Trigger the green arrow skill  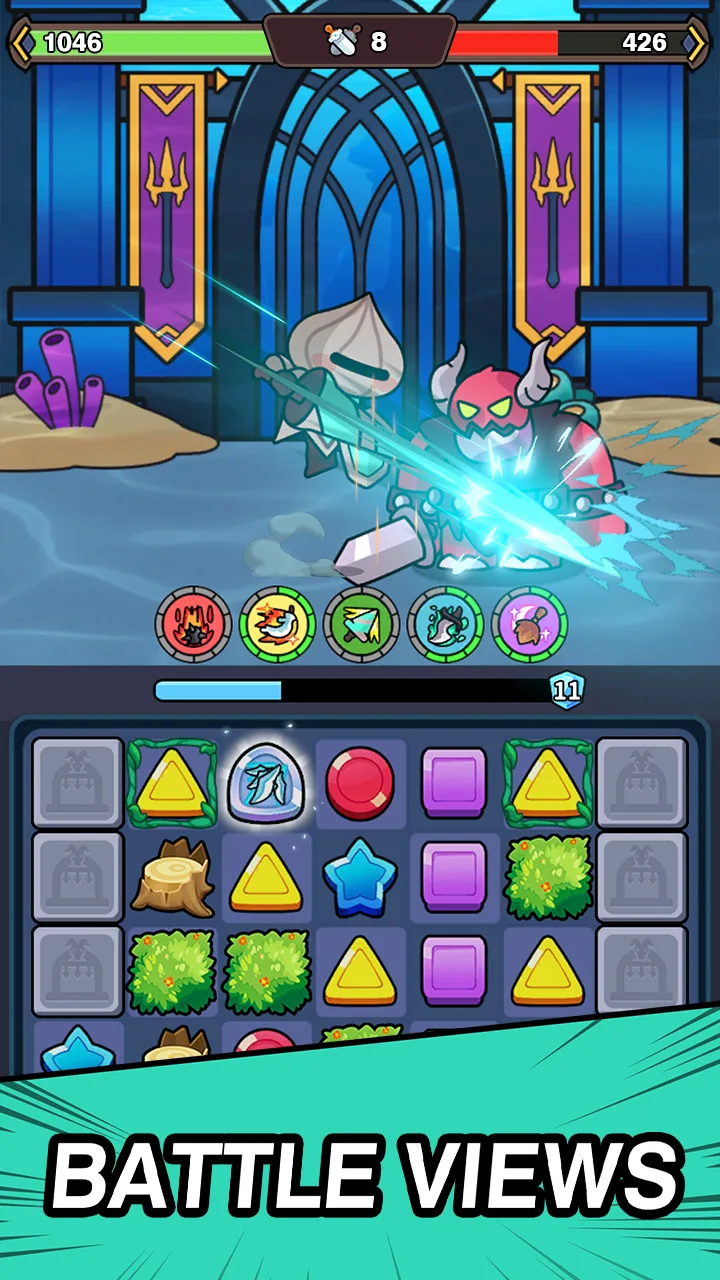[x=362, y=624]
